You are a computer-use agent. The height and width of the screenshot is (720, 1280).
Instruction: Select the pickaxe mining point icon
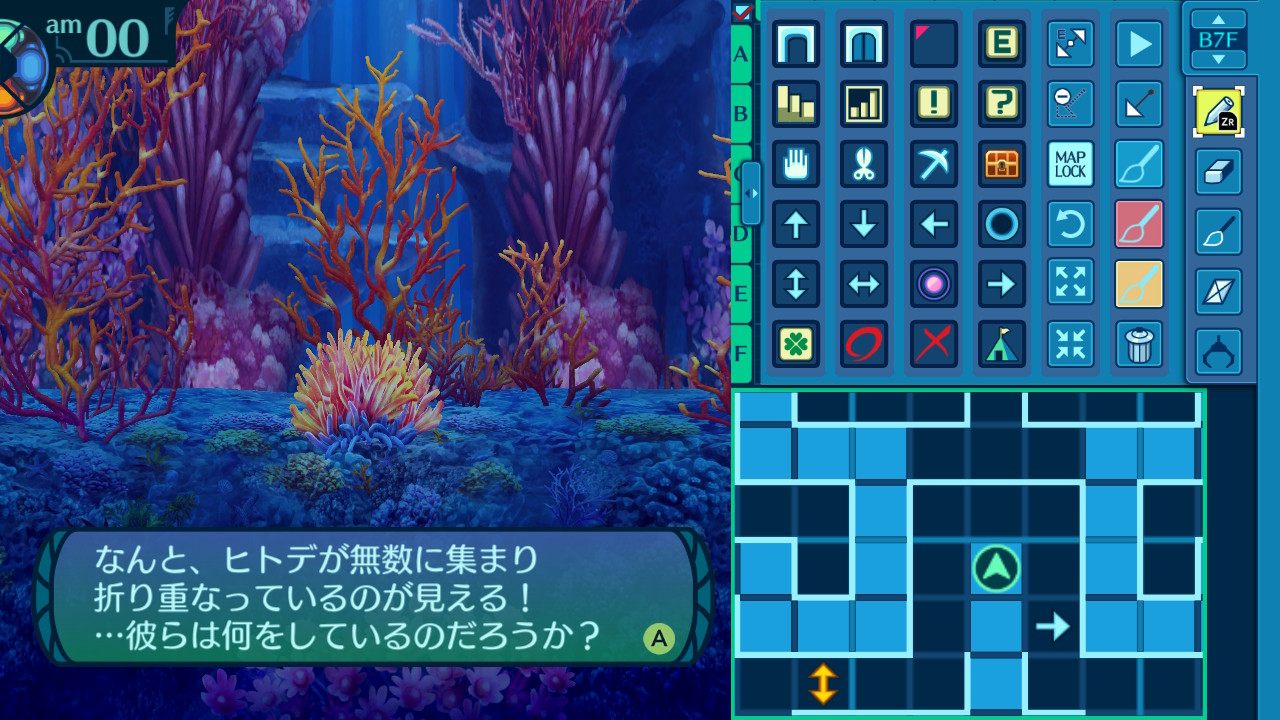(x=934, y=164)
